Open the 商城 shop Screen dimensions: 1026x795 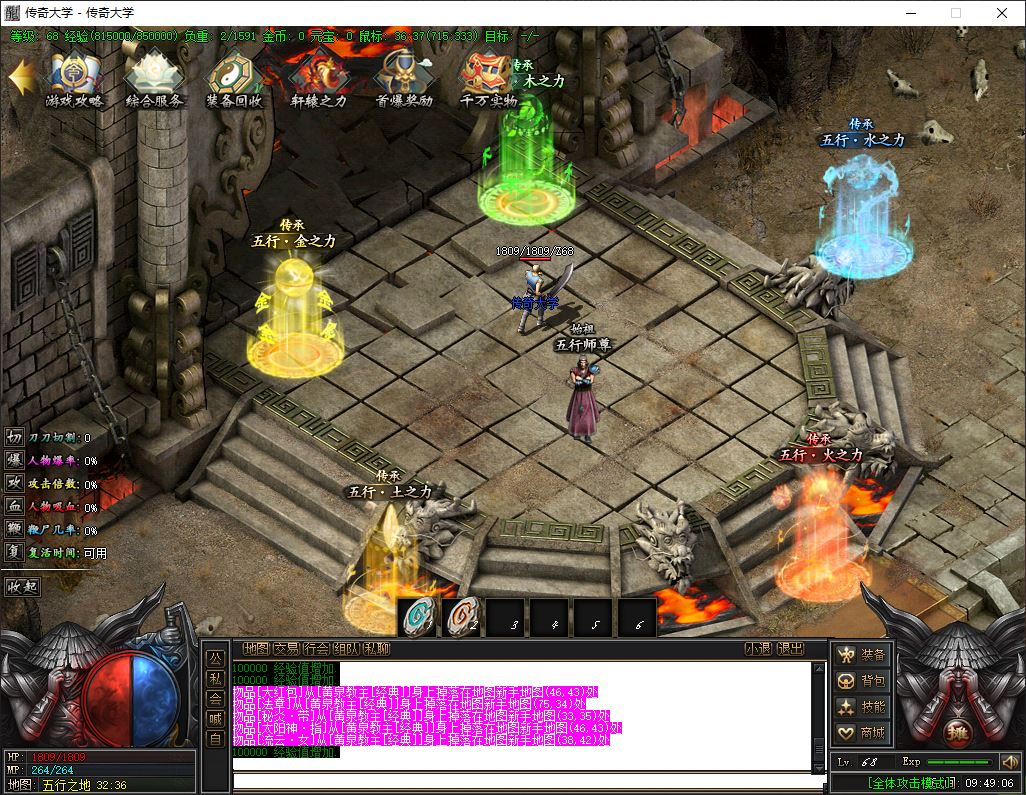click(x=863, y=733)
